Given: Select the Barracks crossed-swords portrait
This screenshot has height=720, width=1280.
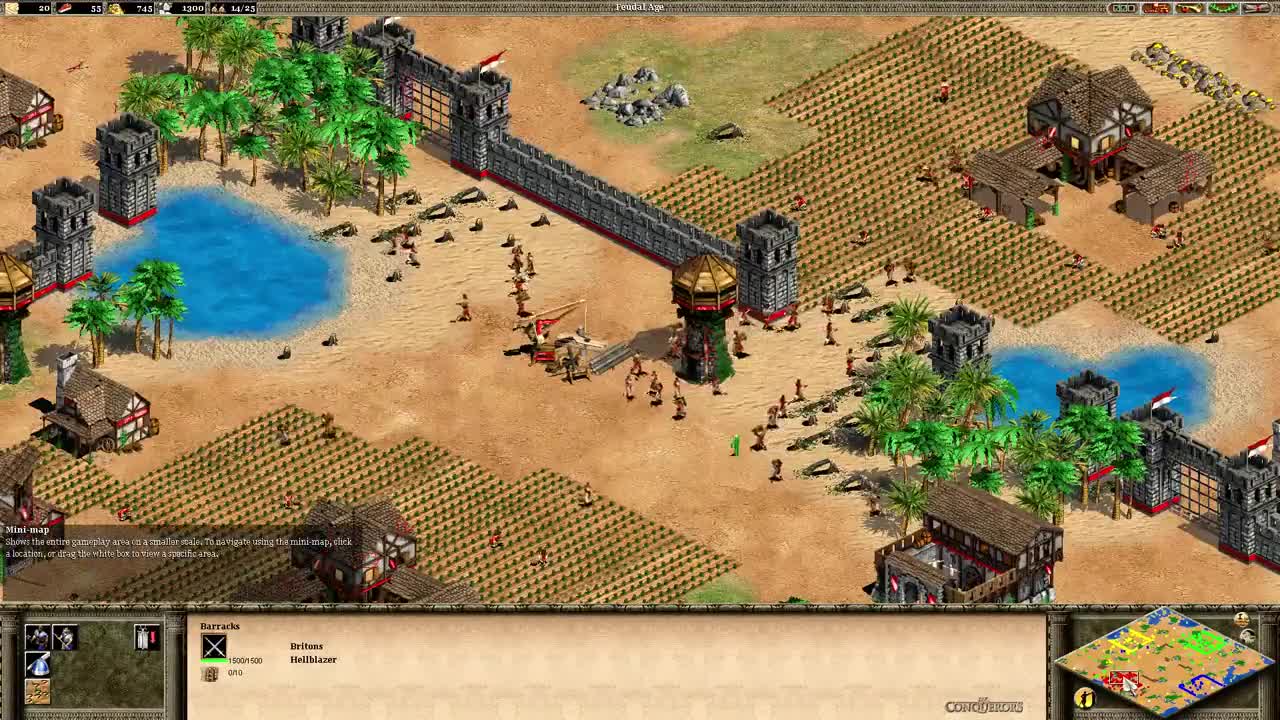Looking at the screenshot, I should tap(214, 646).
